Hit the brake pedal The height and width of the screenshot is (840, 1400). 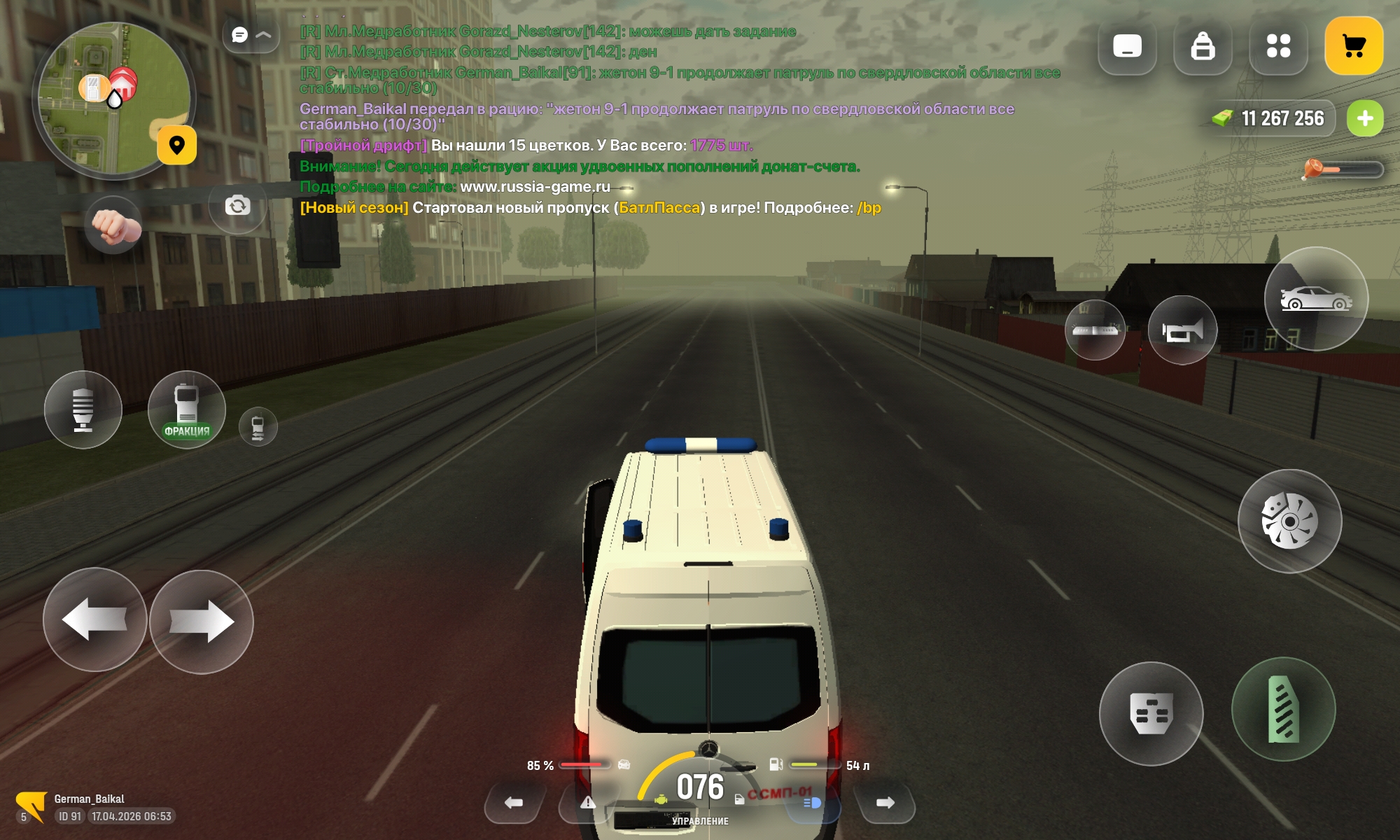point(1151,713)
